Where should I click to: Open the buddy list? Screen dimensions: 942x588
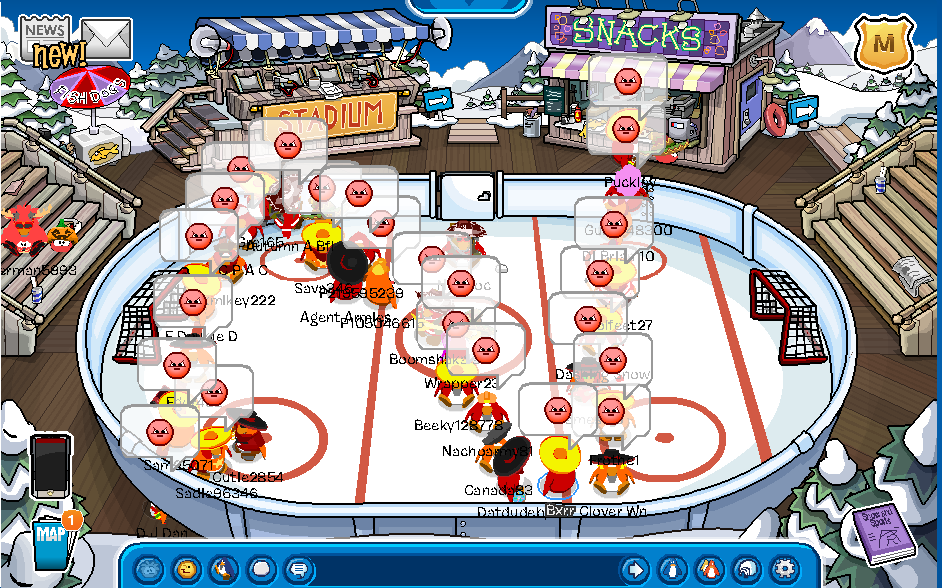[x=709, y=569]
